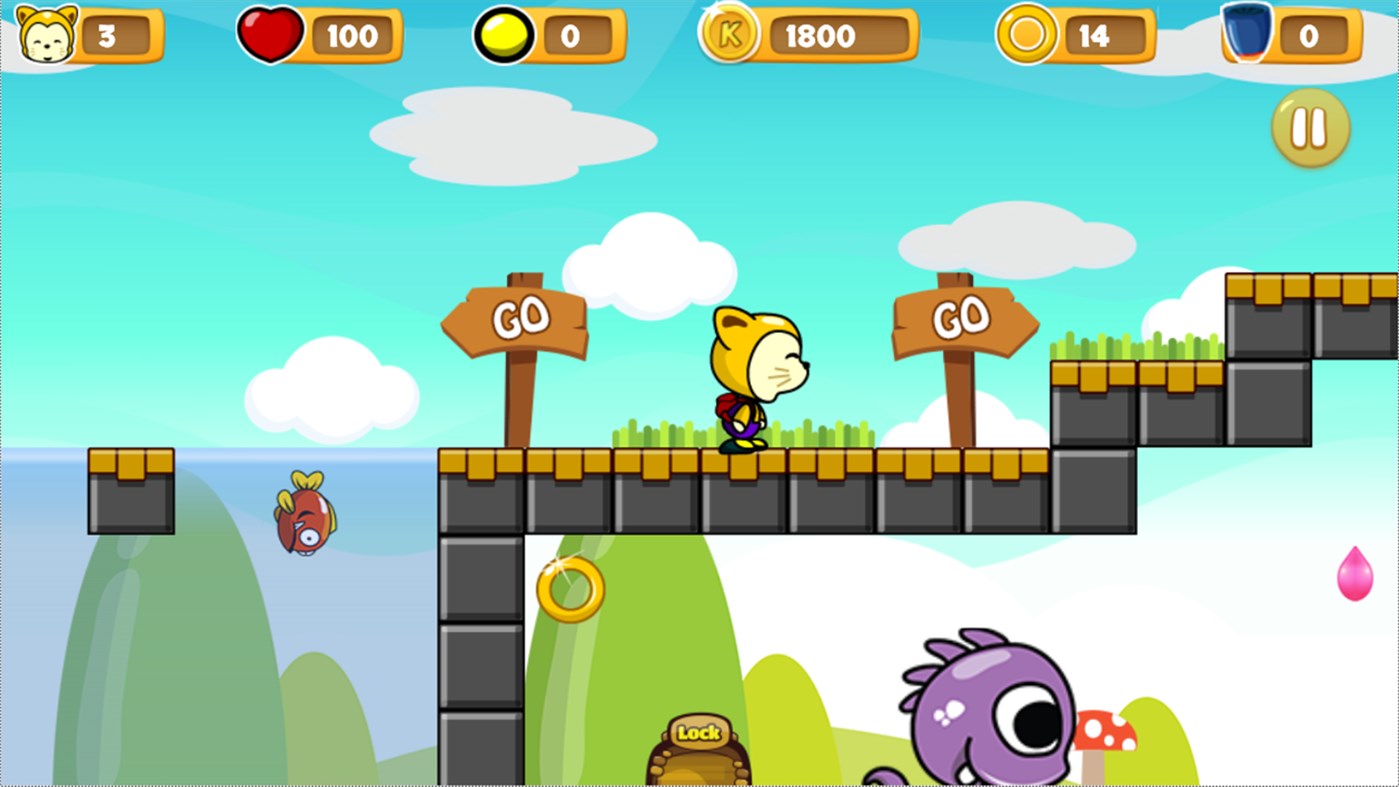Click the health value showing 100
This screenshot has height=787, width=1399.
coord(355,37)
